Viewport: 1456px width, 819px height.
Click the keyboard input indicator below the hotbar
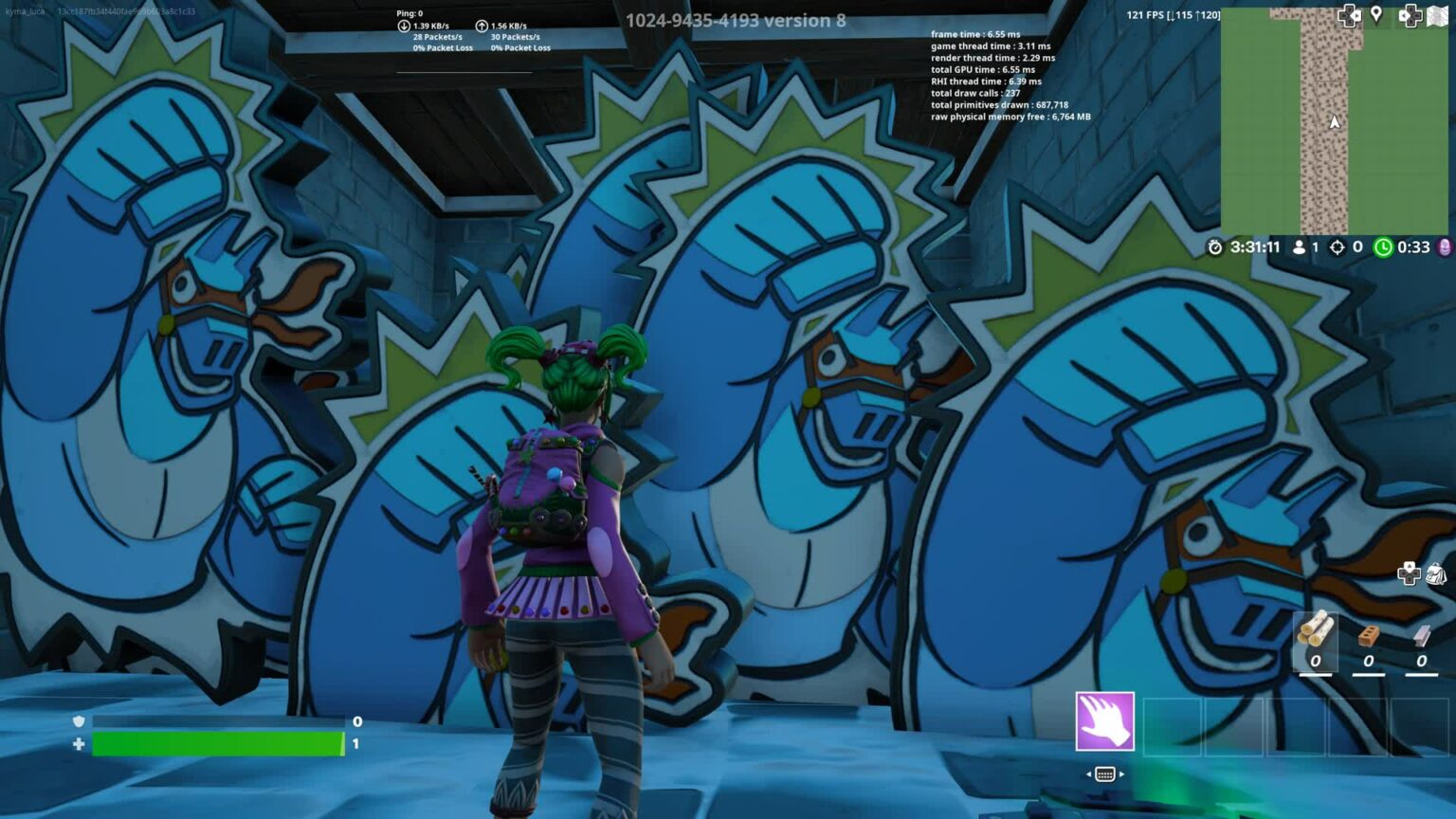pos(1105,773)
